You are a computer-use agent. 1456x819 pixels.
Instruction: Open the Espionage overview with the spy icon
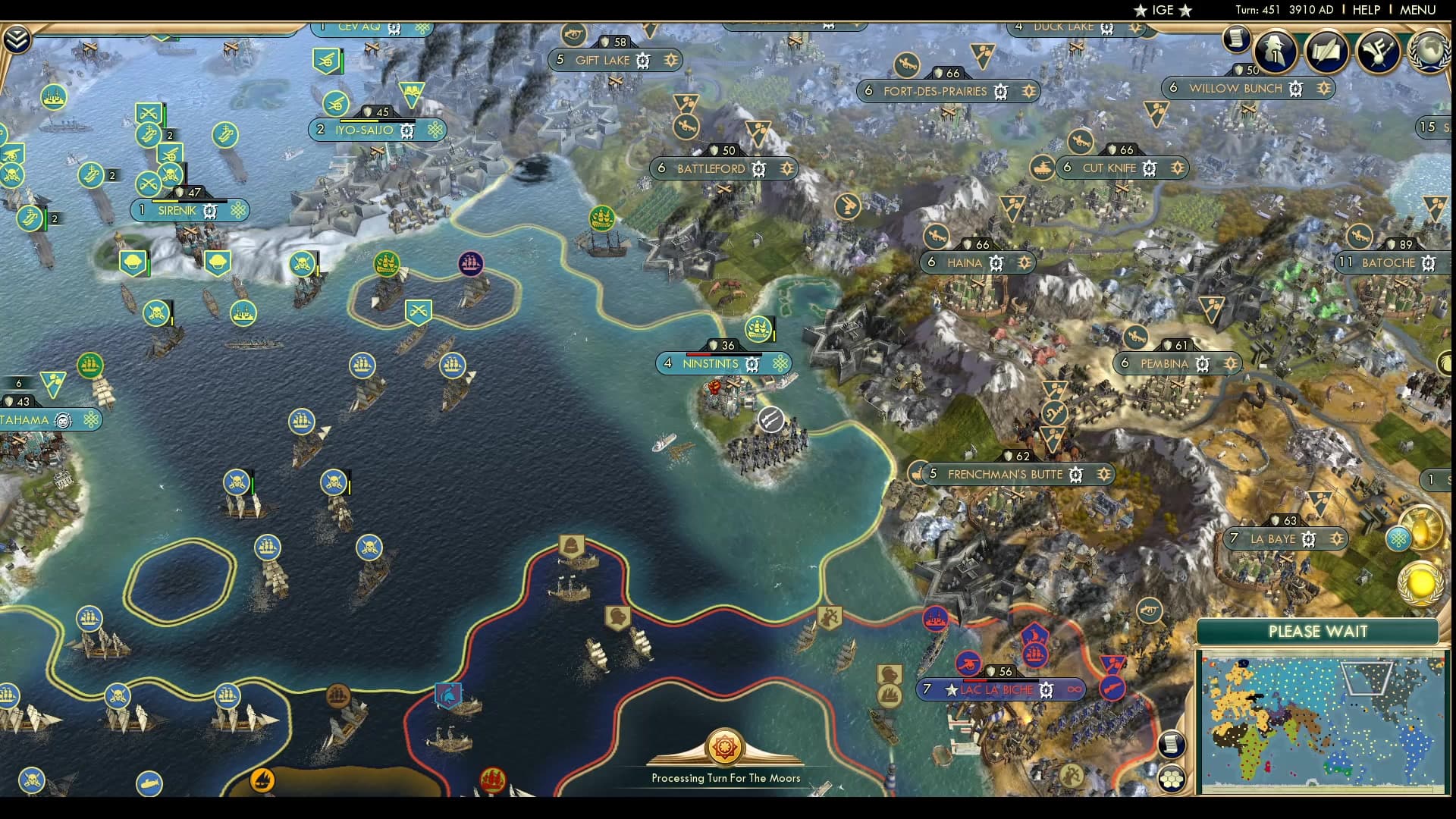click(x=1274, y=52)
